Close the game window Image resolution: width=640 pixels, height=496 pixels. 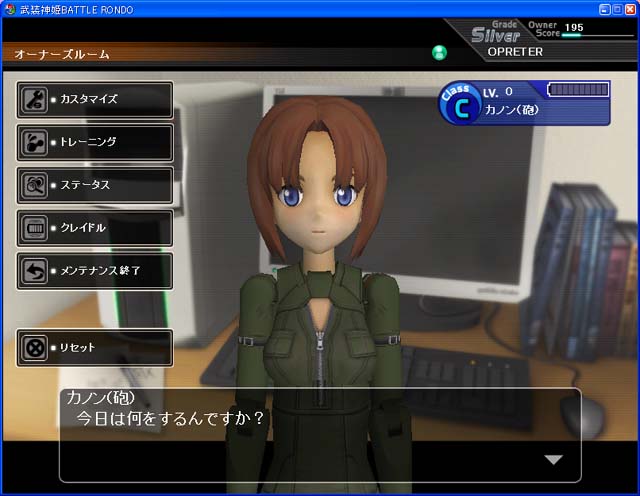630,8
